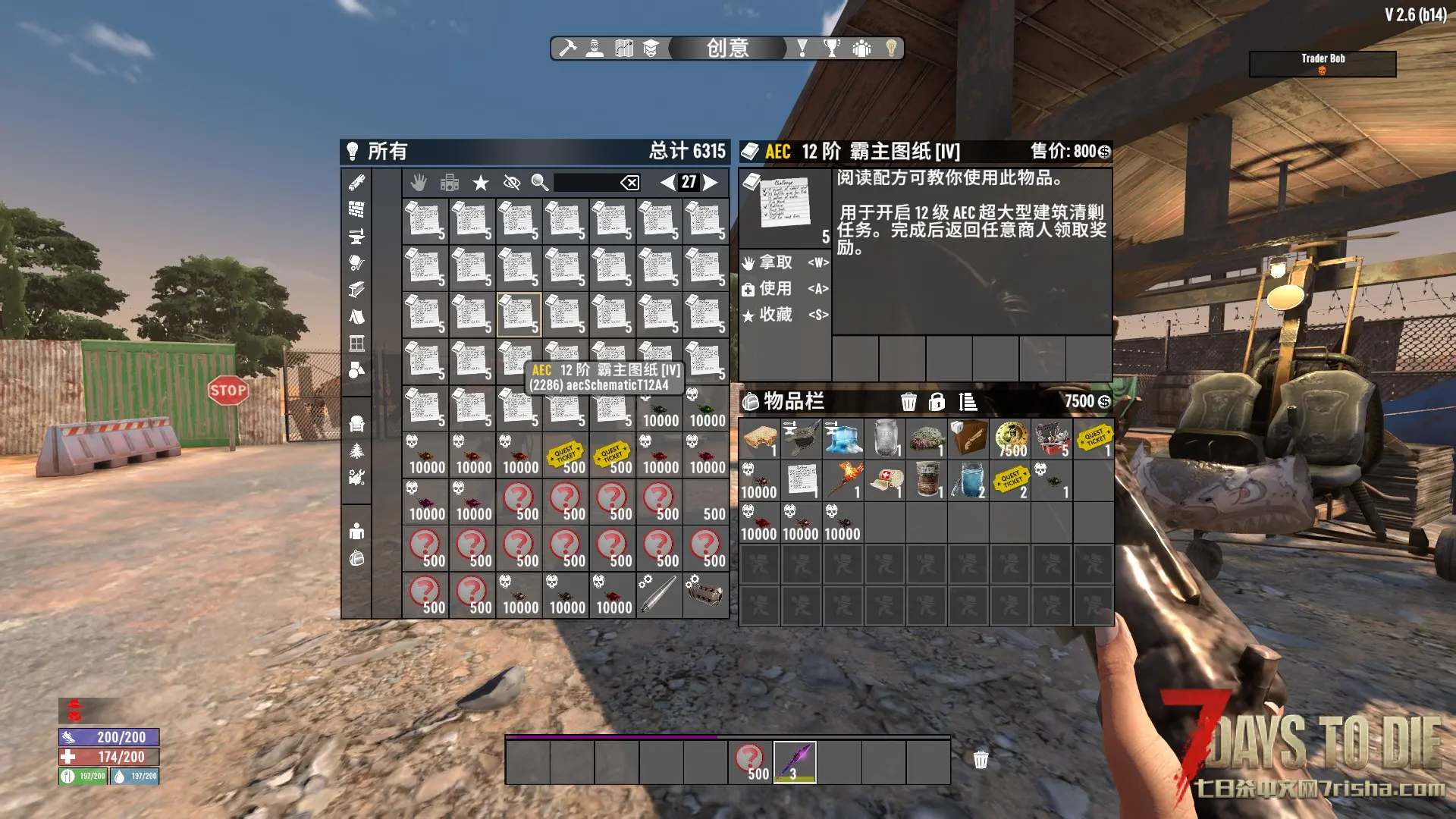Select the burning torch in inventory

pyautogui.click(x=843, y=481)
